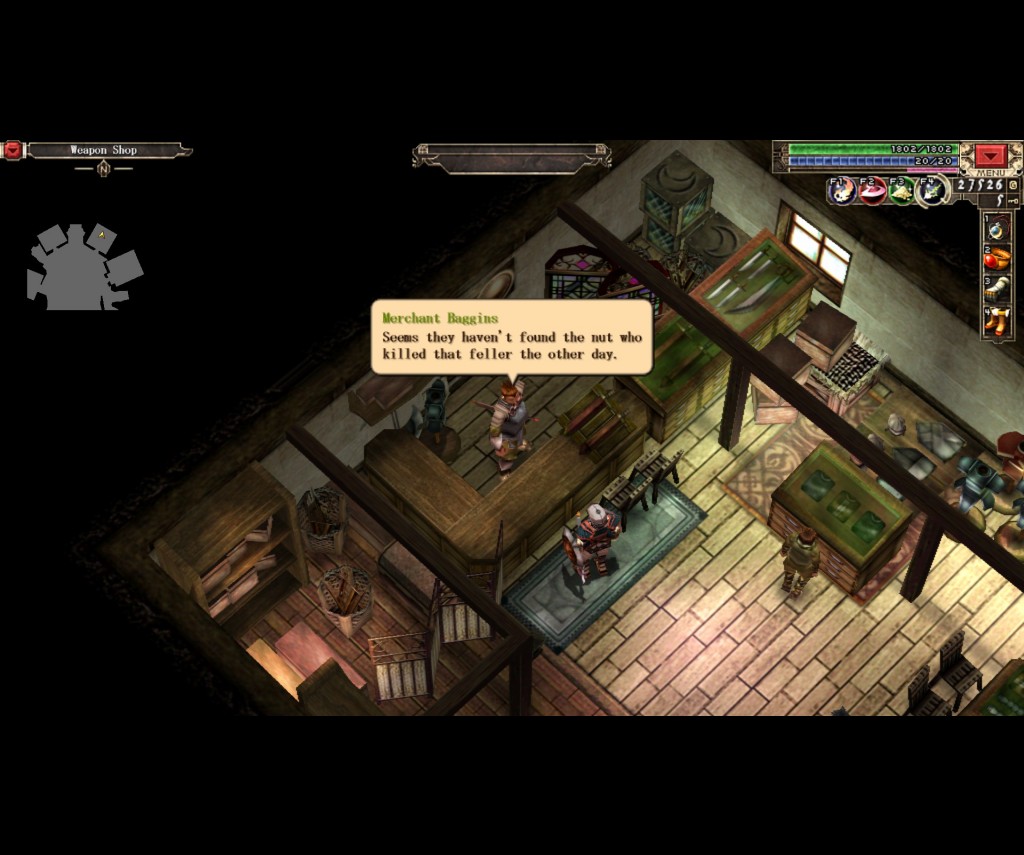Activate the F2 red slash skill
This screenshot has height=855, width=1024.
(x=872, y=189)
